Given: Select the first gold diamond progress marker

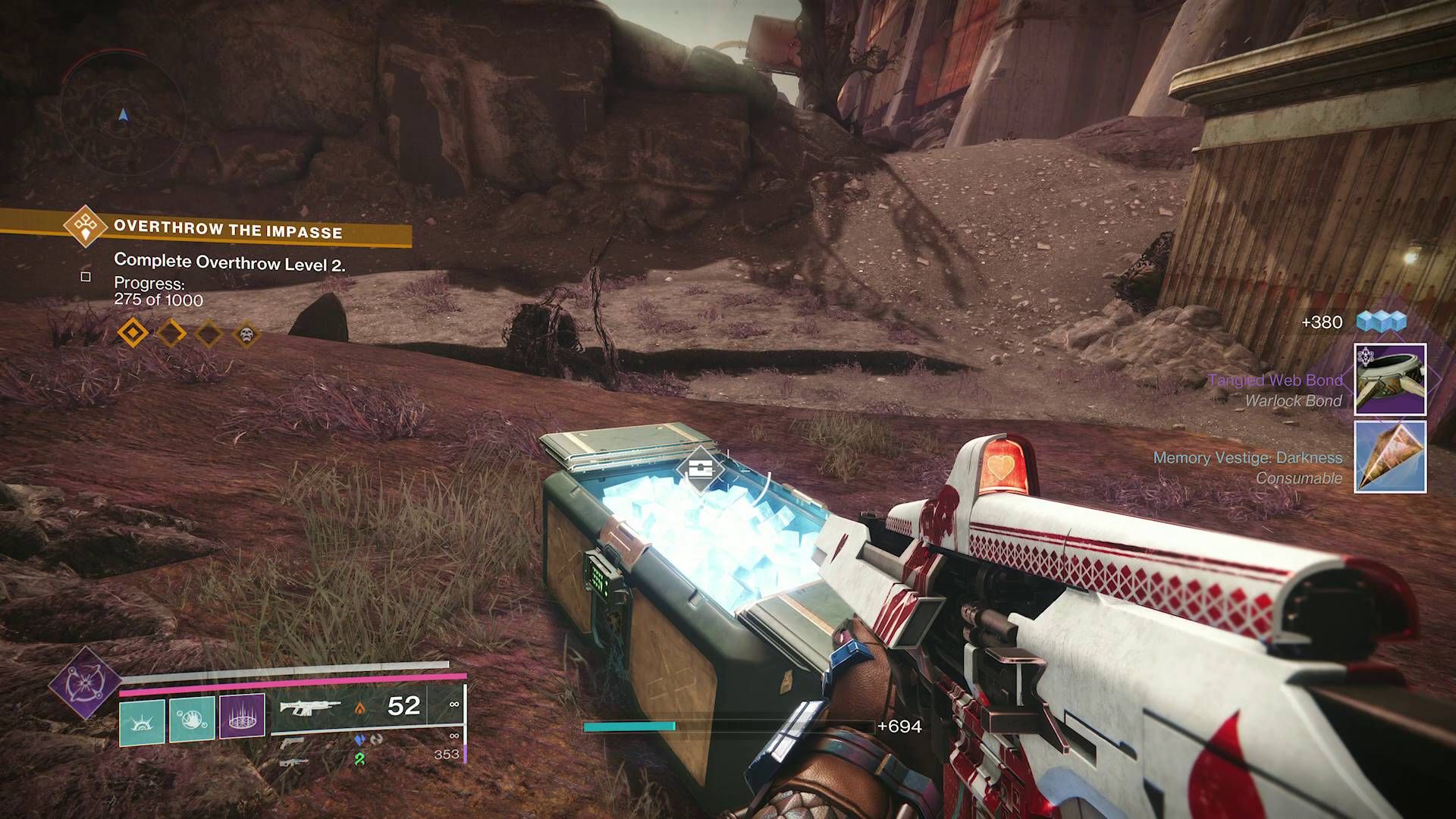Looking at the screenshot, I should click(133, 333).
